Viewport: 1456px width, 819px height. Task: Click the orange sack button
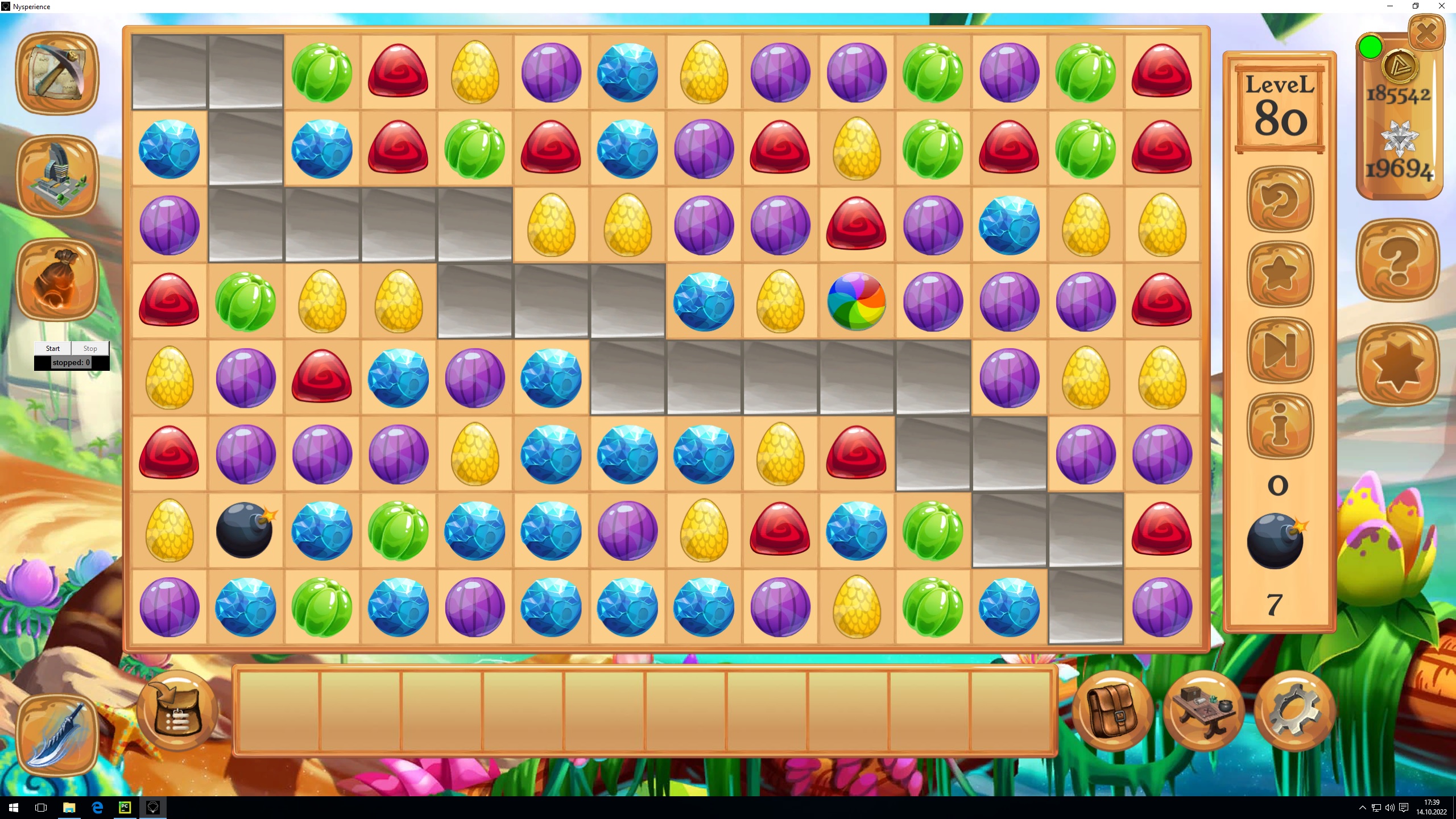57,279
